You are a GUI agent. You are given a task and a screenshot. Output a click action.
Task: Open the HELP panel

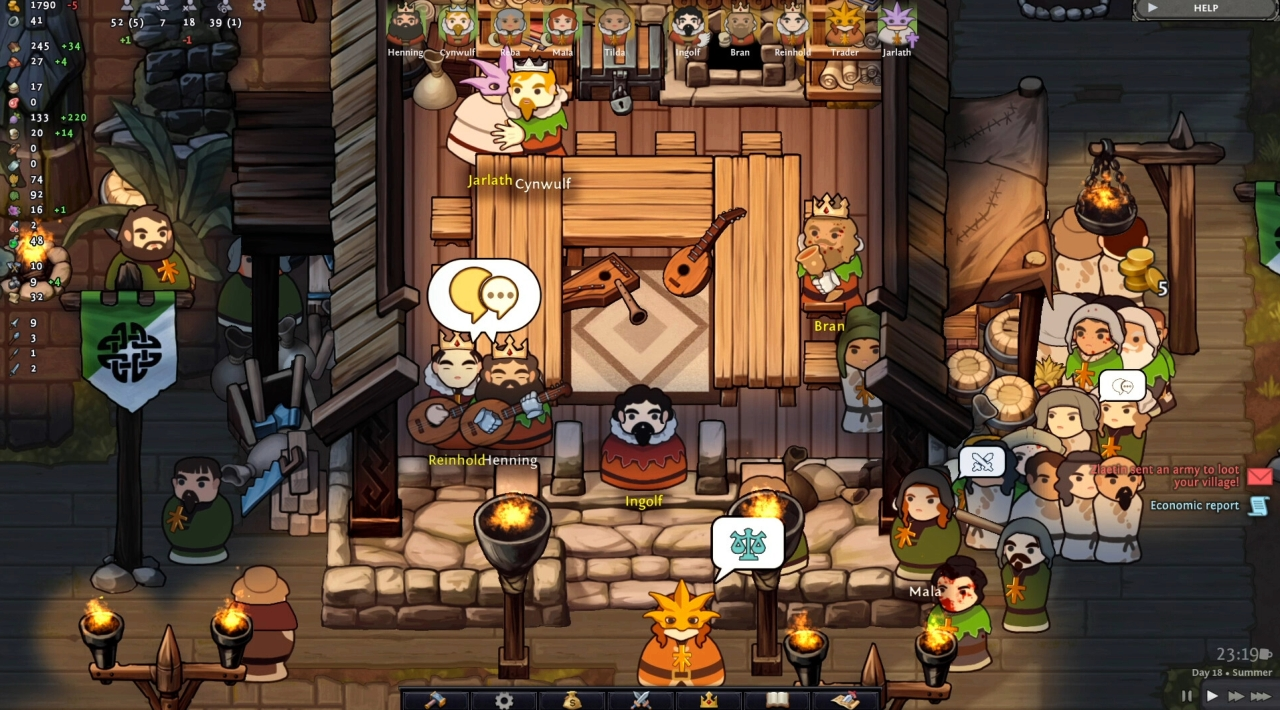coord(1205,8)
